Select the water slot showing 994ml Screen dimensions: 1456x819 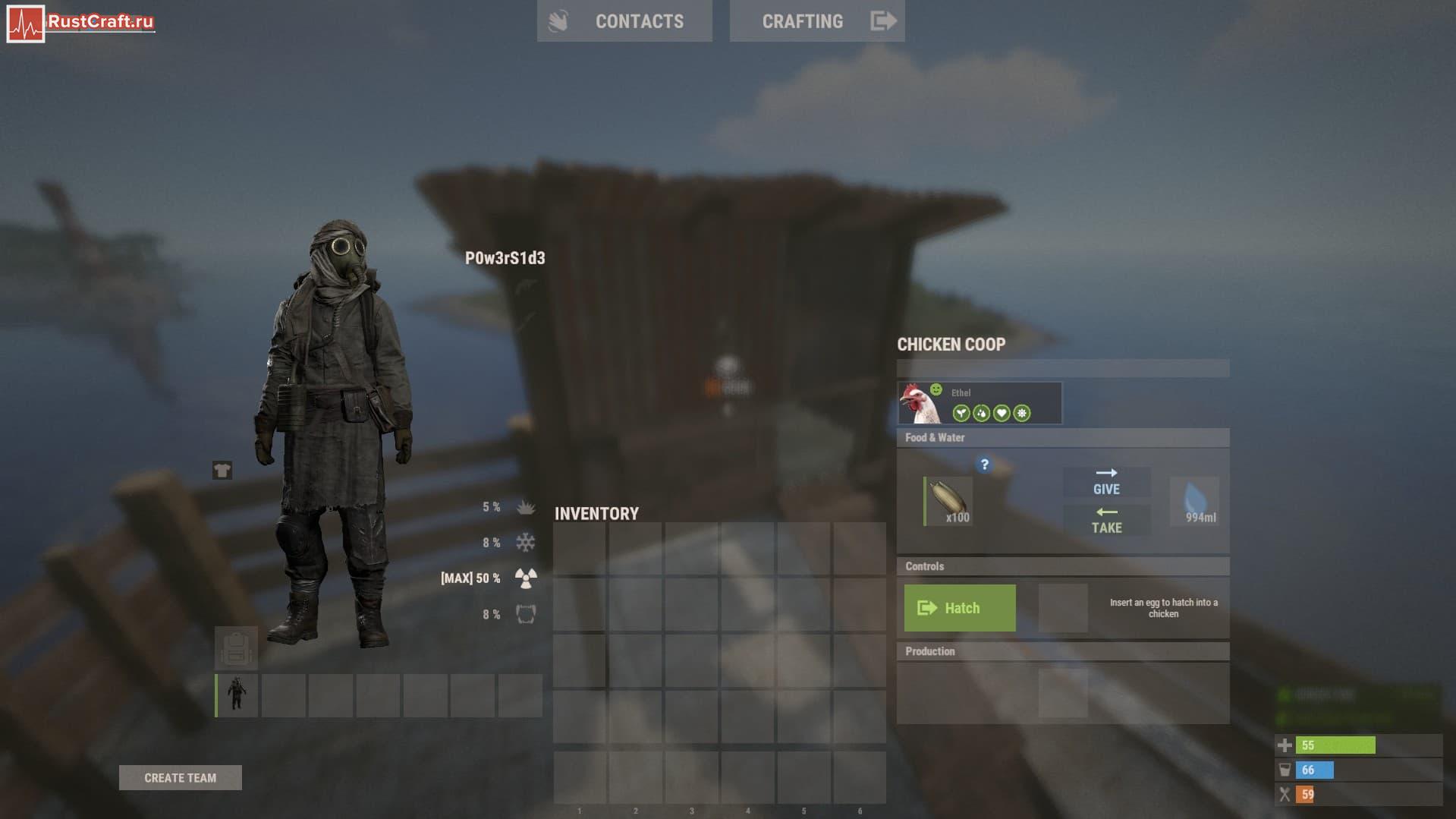tap(1195, 501)
